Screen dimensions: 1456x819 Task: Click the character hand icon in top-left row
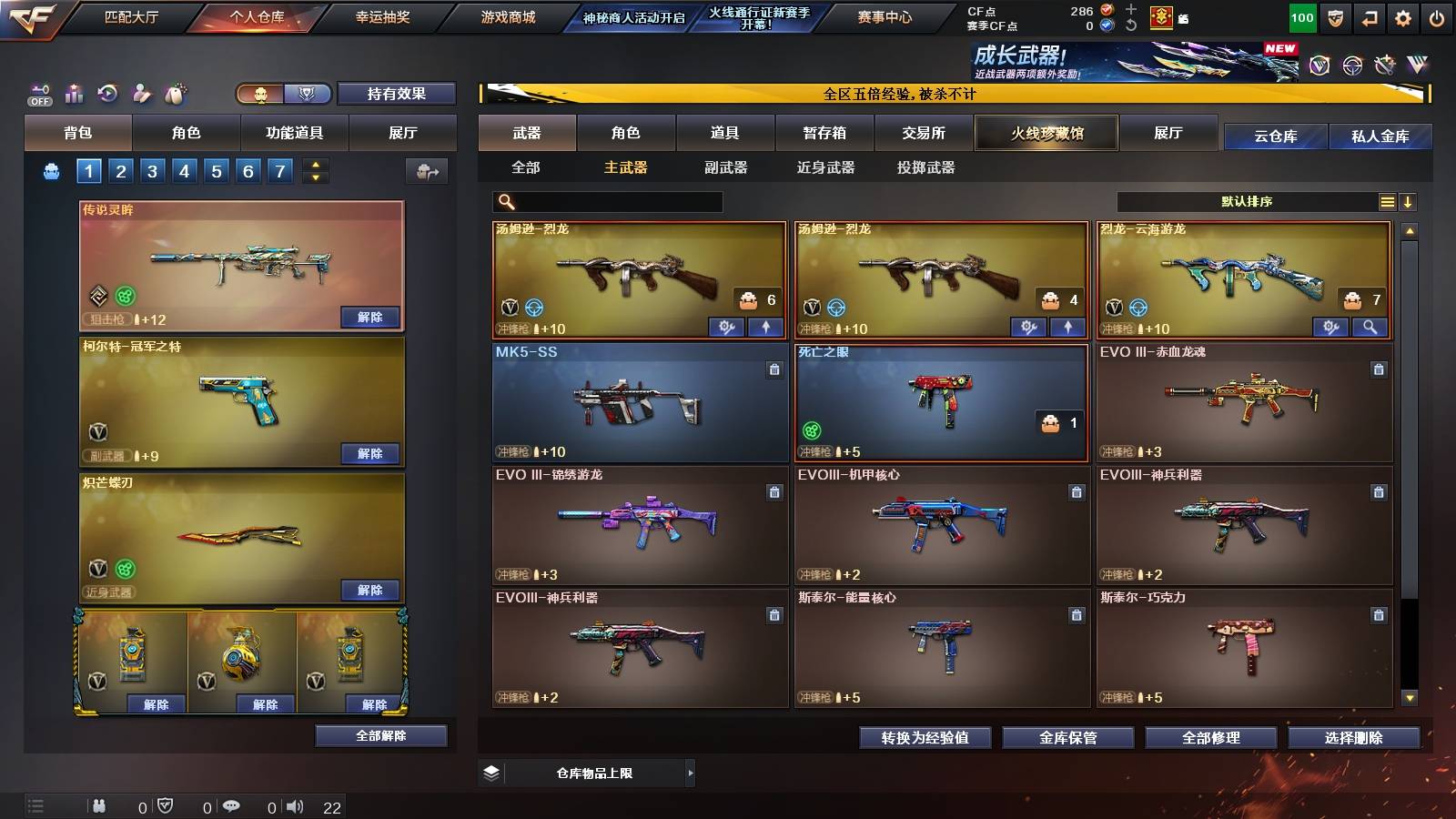(141, 94)
